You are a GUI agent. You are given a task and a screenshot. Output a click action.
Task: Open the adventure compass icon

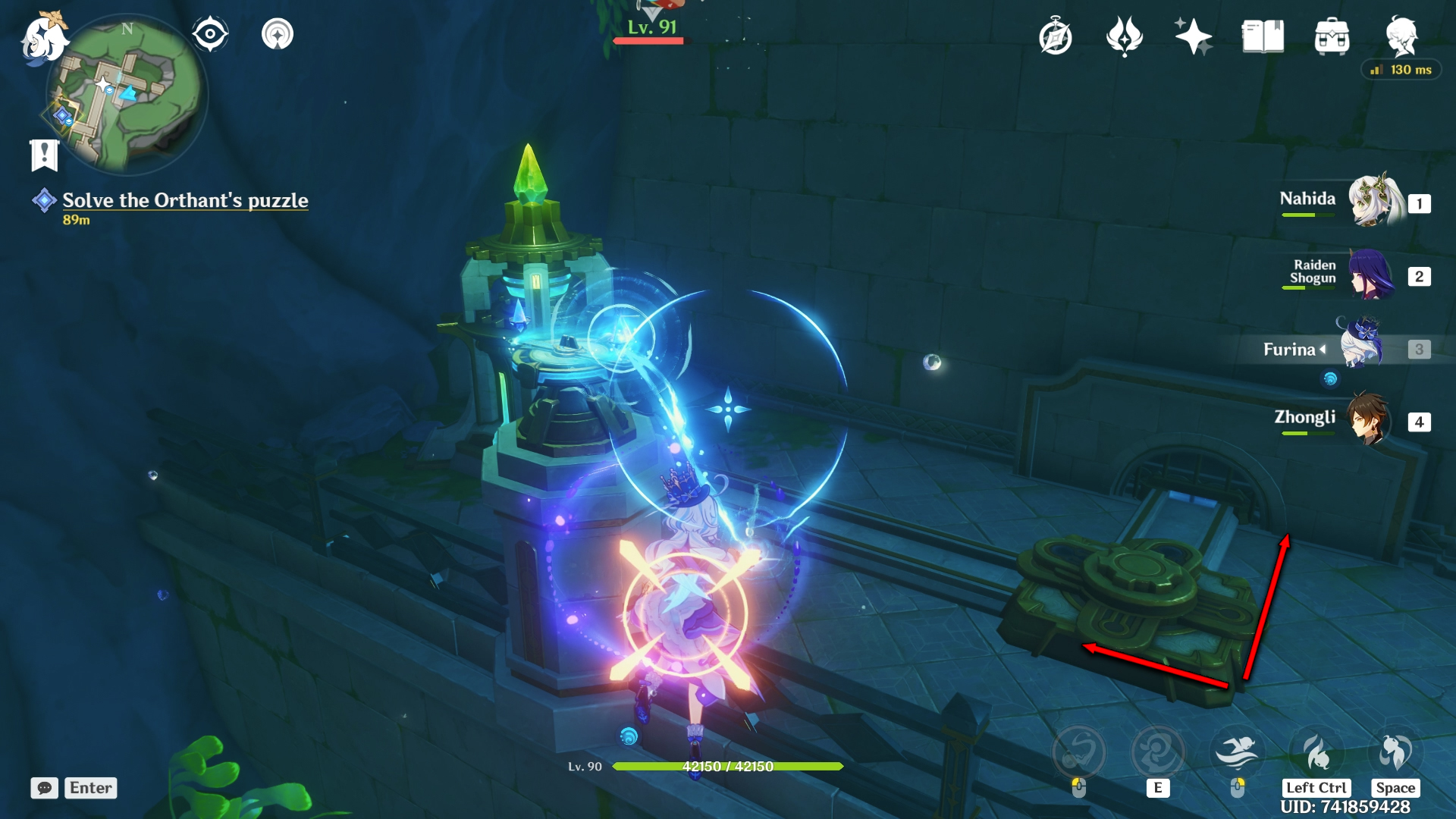pyautogui.click(x=1056, y=36)
